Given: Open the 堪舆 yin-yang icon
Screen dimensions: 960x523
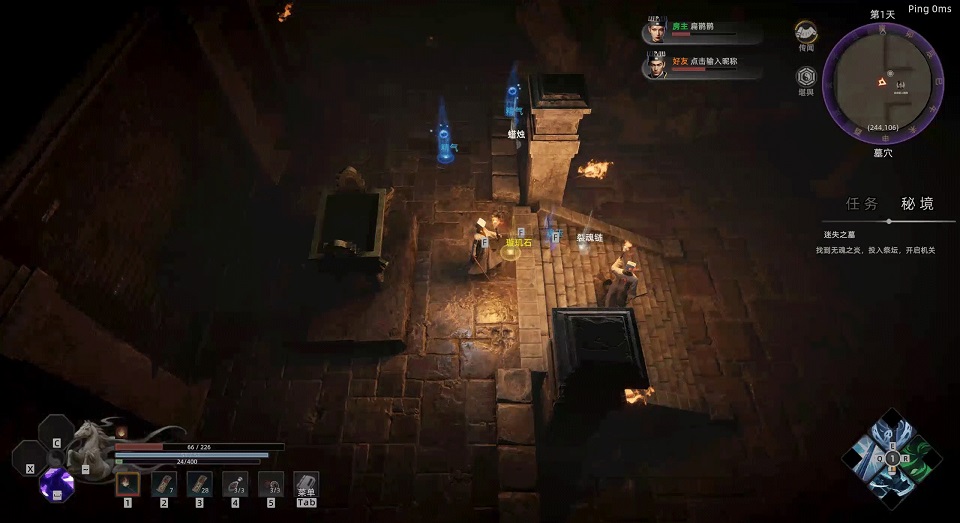Looking at the screenshot, I should click(x=806, y=78).
